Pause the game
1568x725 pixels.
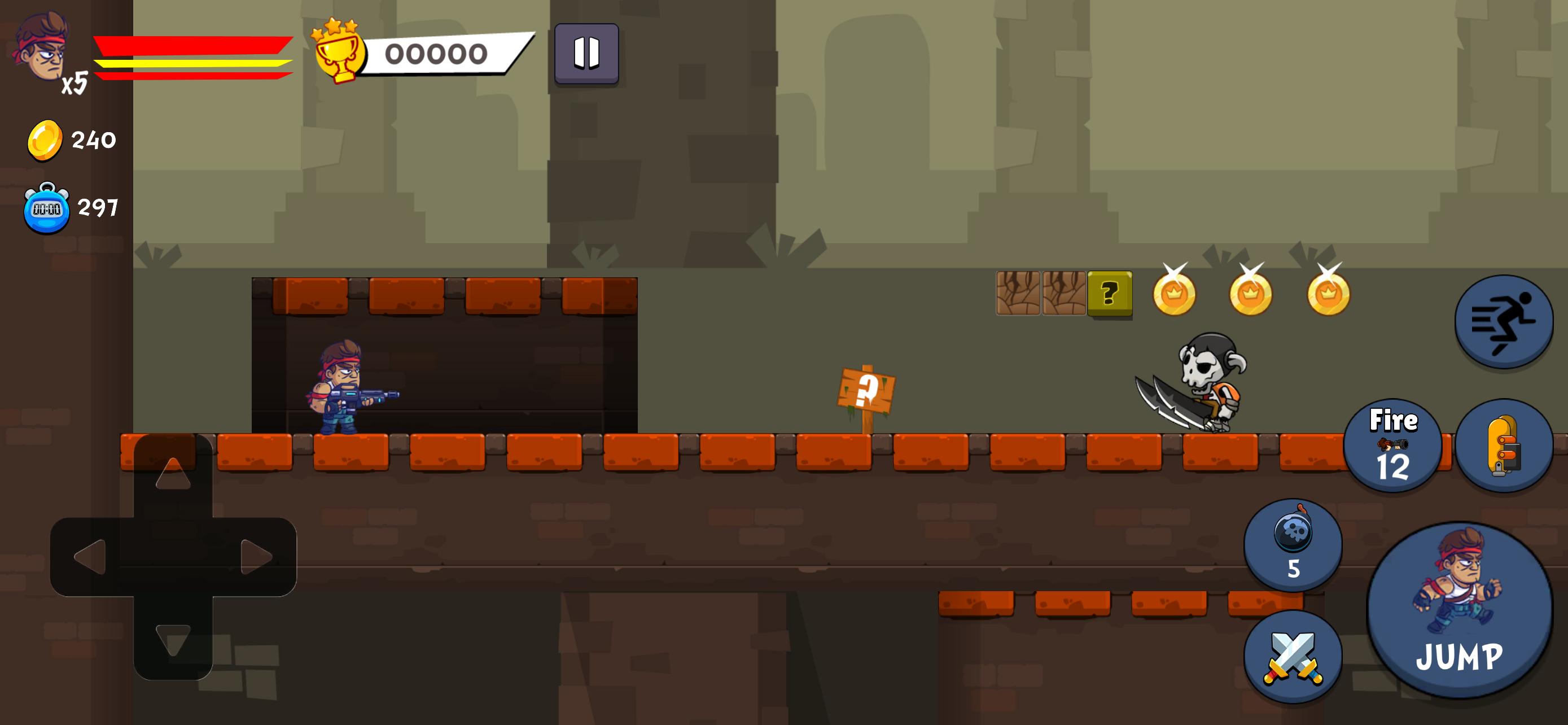pos(586,53)
